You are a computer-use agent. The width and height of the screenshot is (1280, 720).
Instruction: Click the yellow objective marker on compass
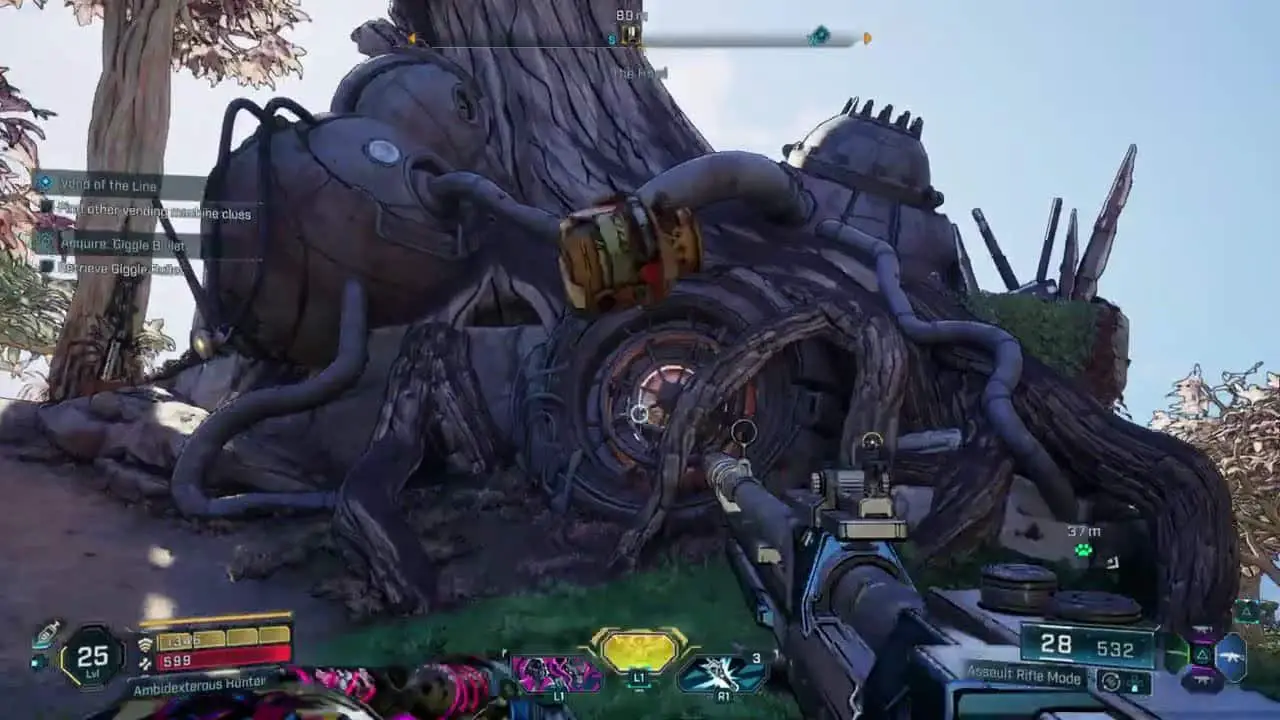(630, 36)
